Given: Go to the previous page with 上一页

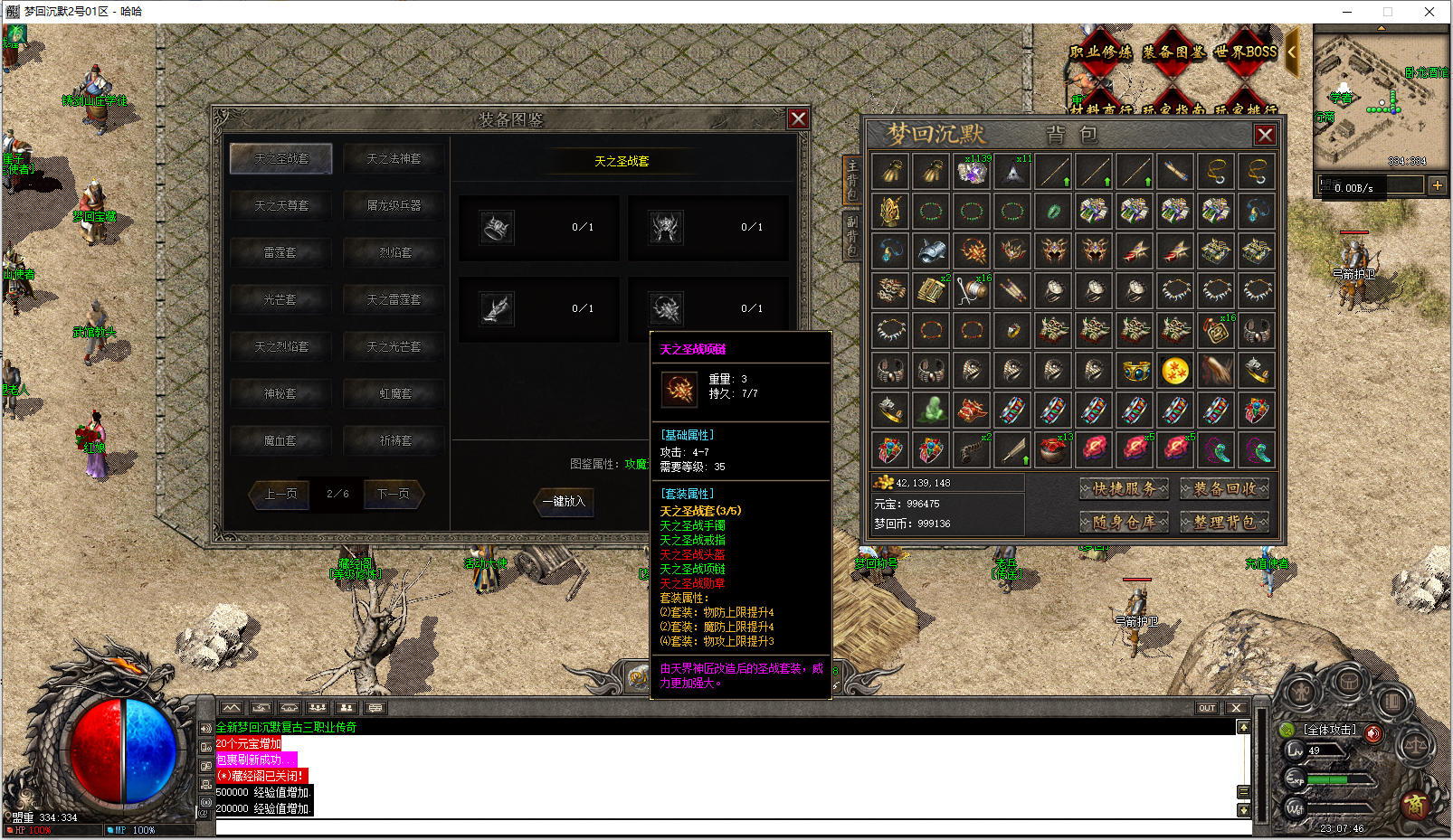Looking at the screenshot, I should click(x=280, y=494).
